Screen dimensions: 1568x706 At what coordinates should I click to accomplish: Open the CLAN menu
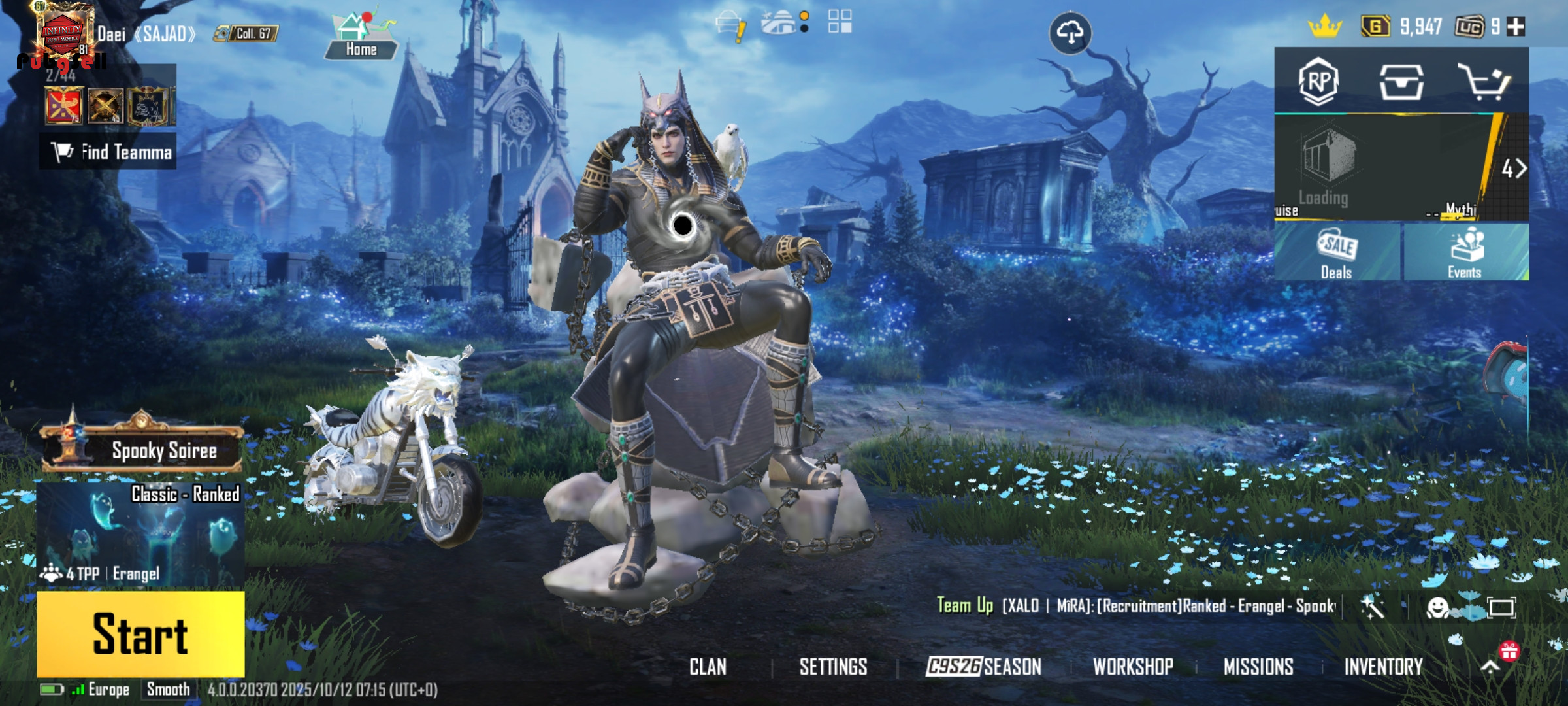point(708,666)
